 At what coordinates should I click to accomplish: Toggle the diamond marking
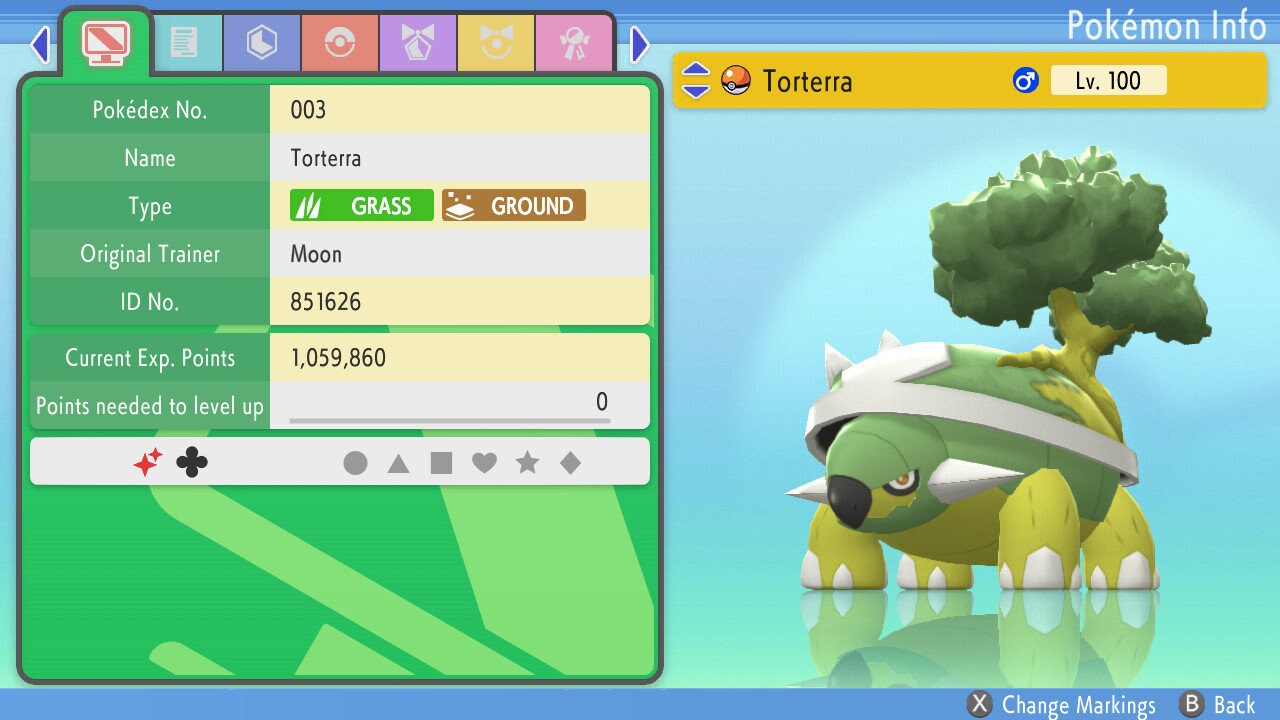570,463
